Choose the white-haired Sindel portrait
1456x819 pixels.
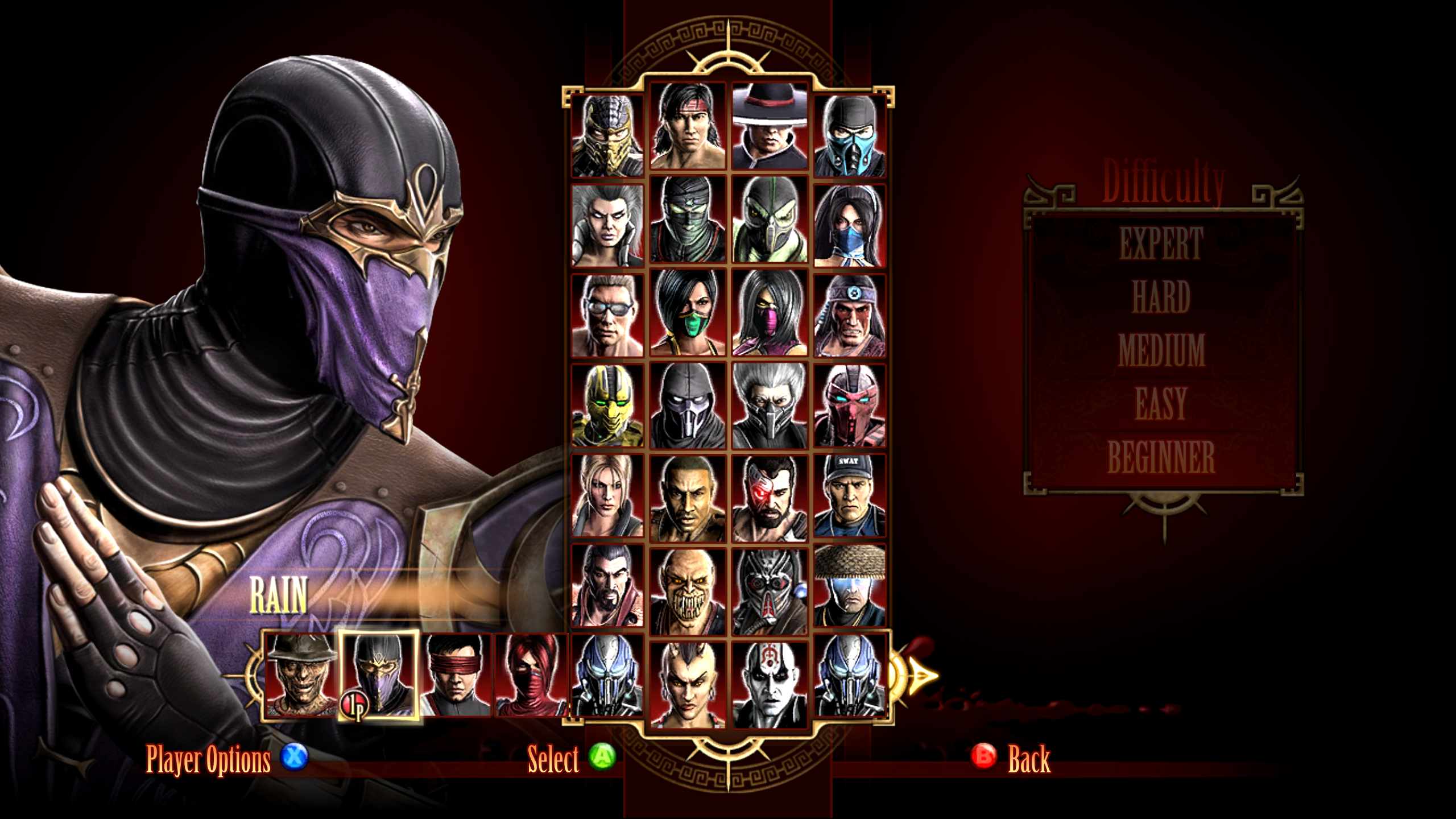pyautogui.click(x=607, y=225)
